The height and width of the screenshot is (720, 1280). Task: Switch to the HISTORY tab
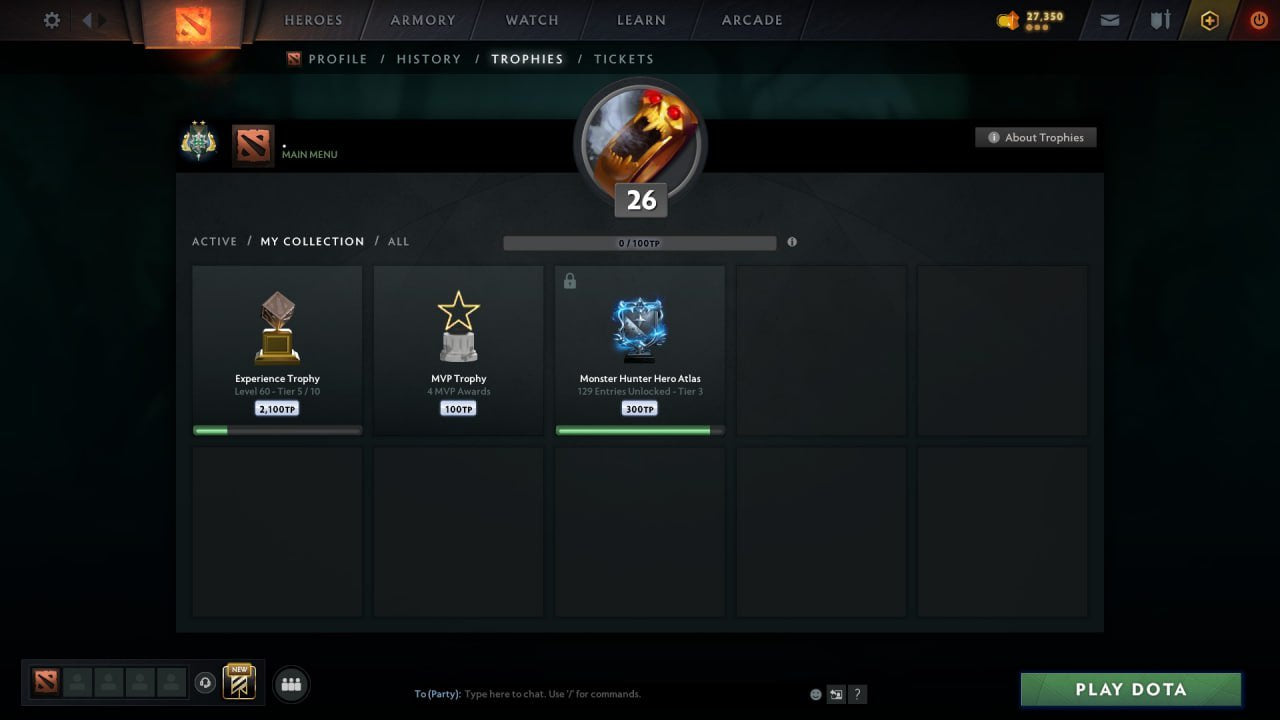click(428, 59)
